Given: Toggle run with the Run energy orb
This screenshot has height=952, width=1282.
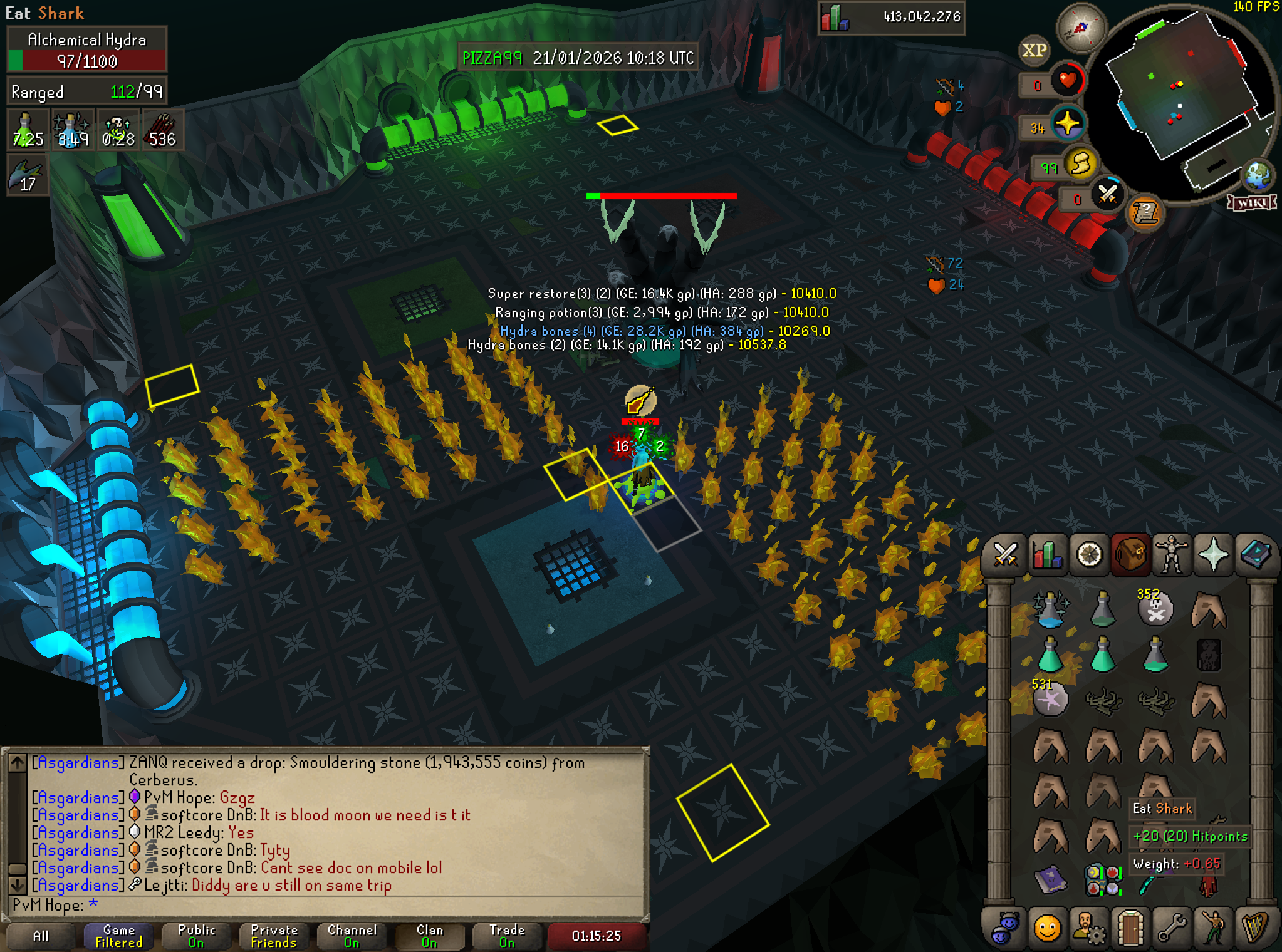Looking at the screenshot, I should click(1081, 164).
